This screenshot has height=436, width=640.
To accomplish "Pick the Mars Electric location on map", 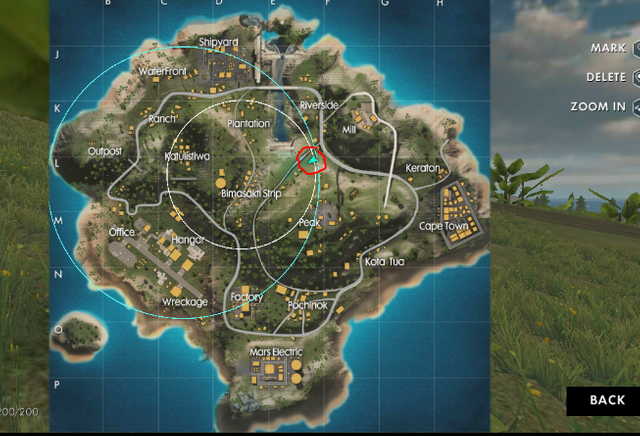I will coord(274,352).
